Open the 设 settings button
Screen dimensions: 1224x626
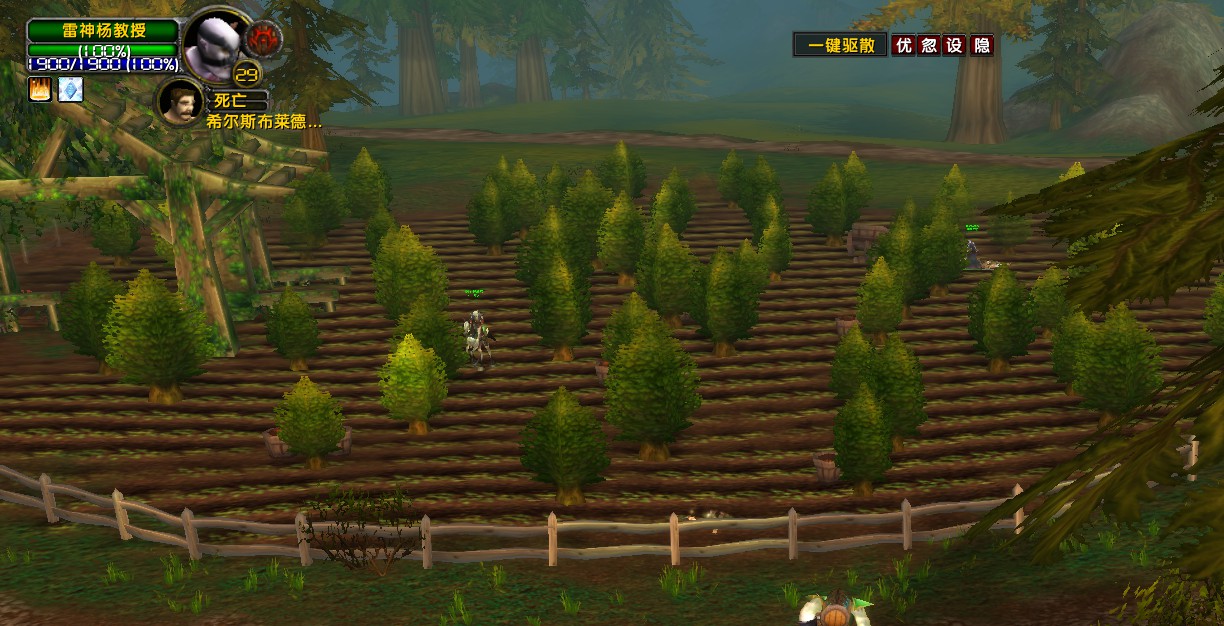click(x=956, y=45)
